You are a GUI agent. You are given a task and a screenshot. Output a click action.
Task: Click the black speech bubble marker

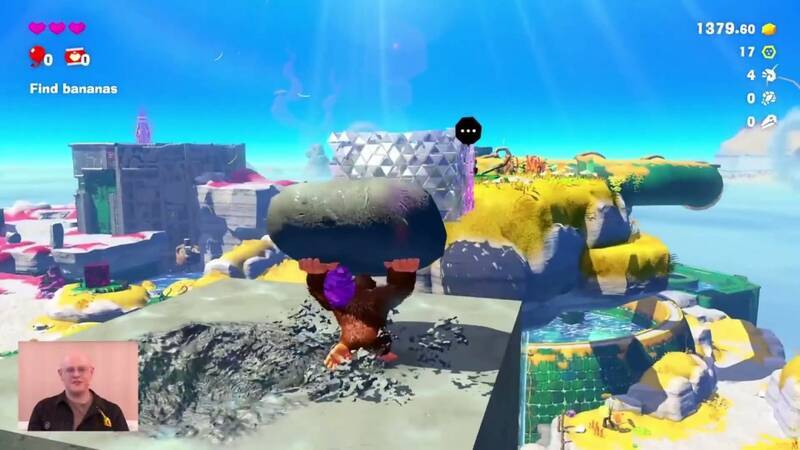click(468, 130)
